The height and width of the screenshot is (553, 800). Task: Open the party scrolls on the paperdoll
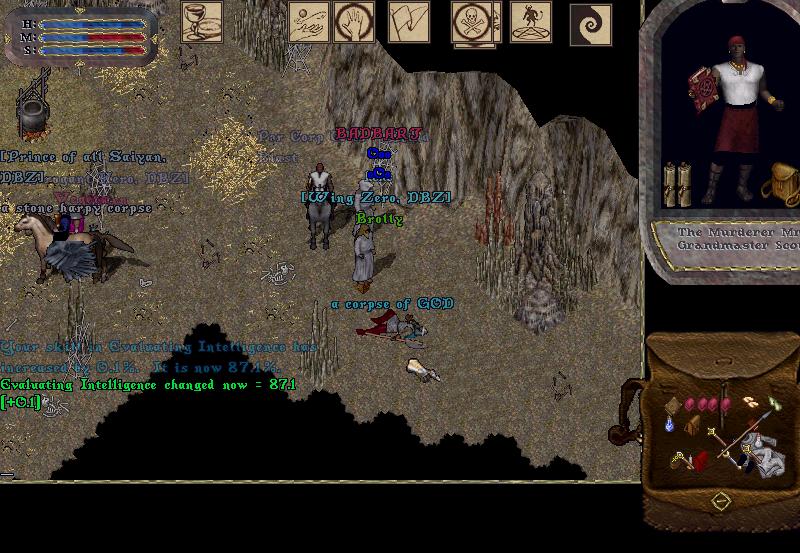coord(679,183)
